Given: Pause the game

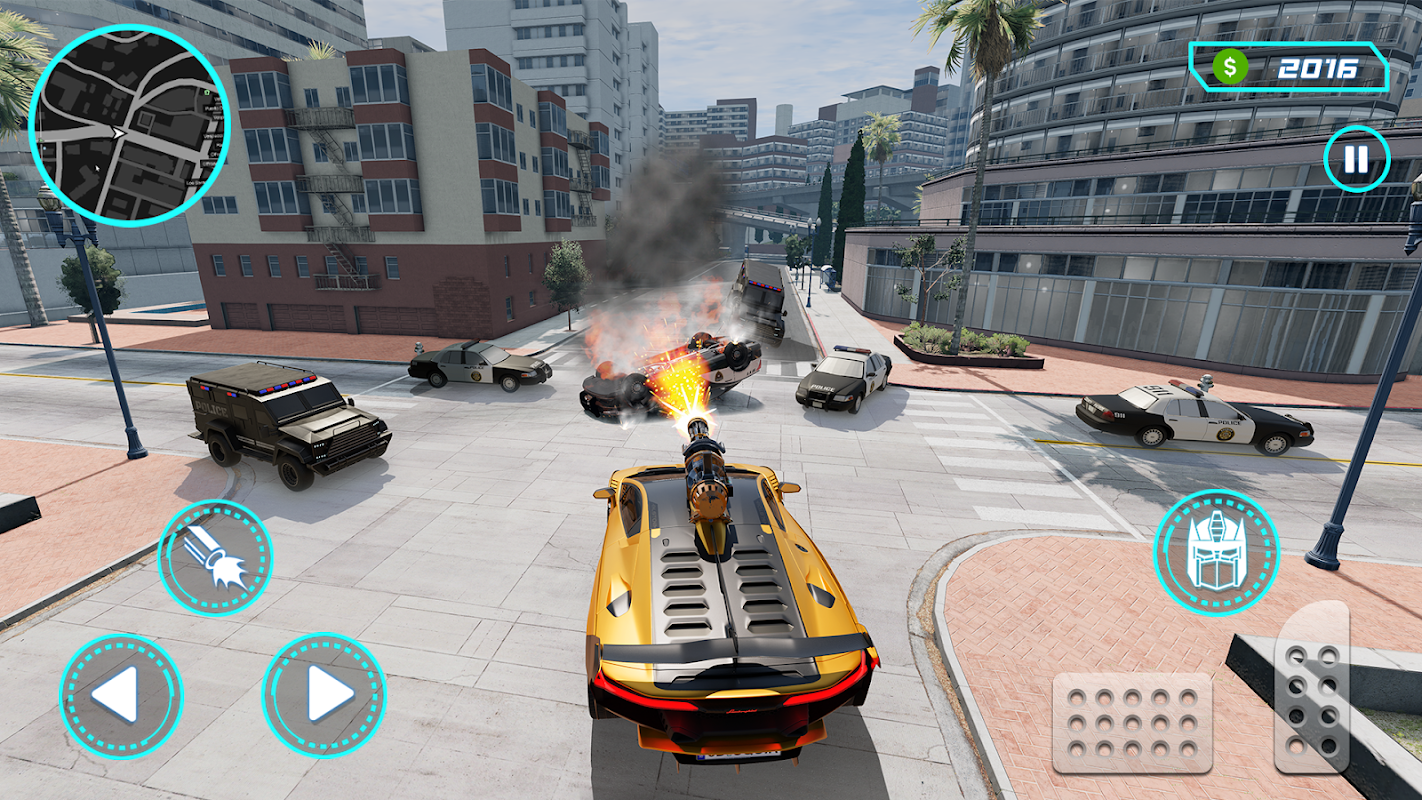Looking at the screenshot, I should pyautogui.click(x=1356, y=159).
